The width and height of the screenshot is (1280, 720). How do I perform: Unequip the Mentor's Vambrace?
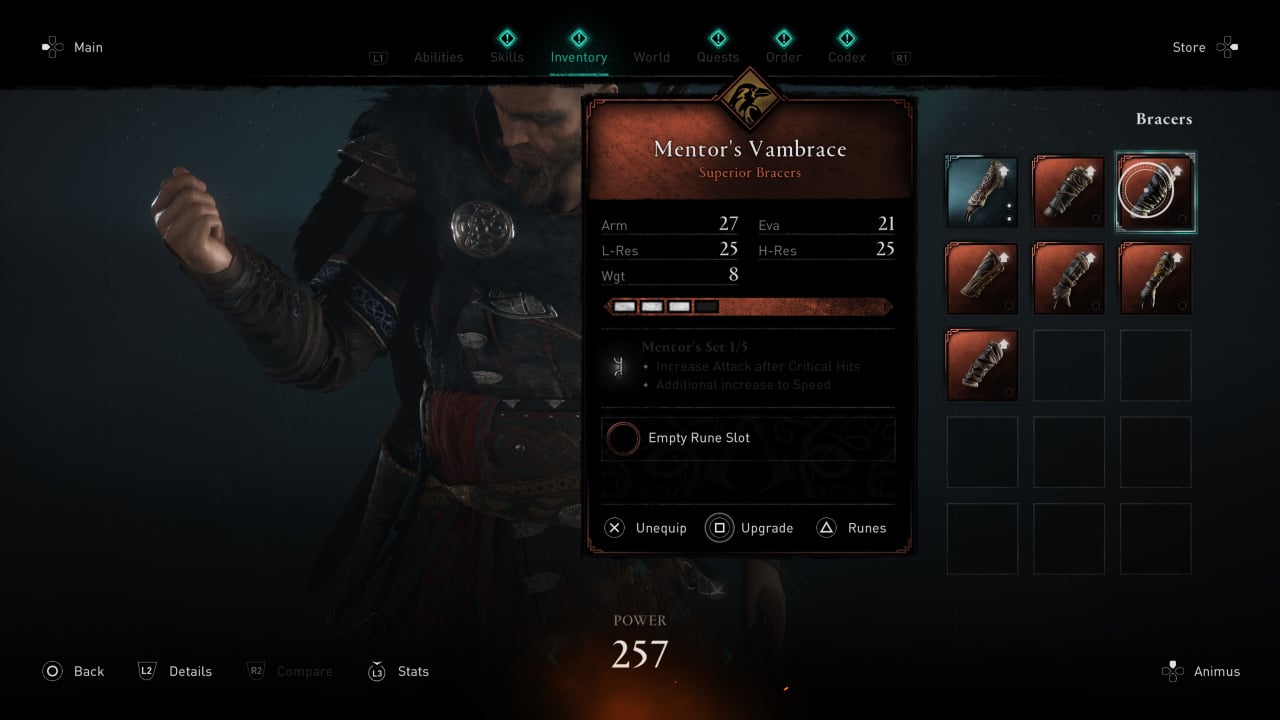(647, 528)
